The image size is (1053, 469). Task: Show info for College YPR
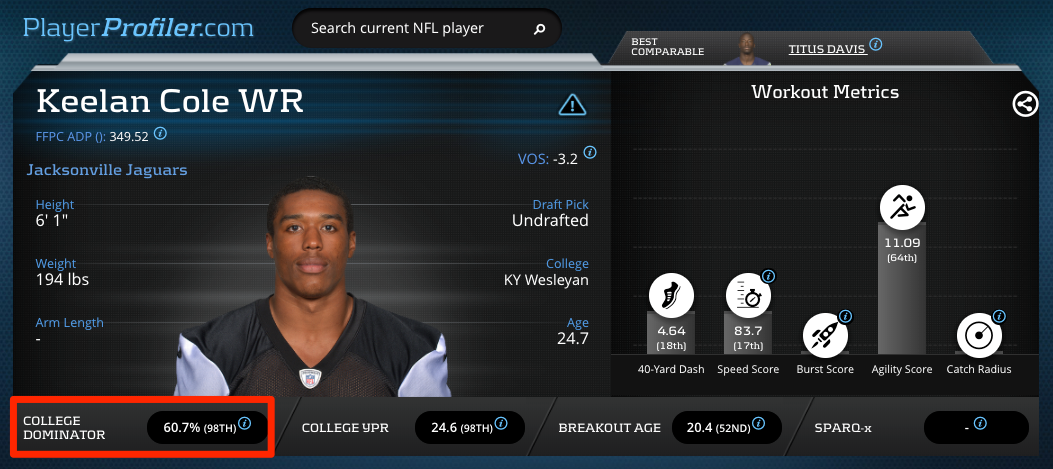pos(501,425)
